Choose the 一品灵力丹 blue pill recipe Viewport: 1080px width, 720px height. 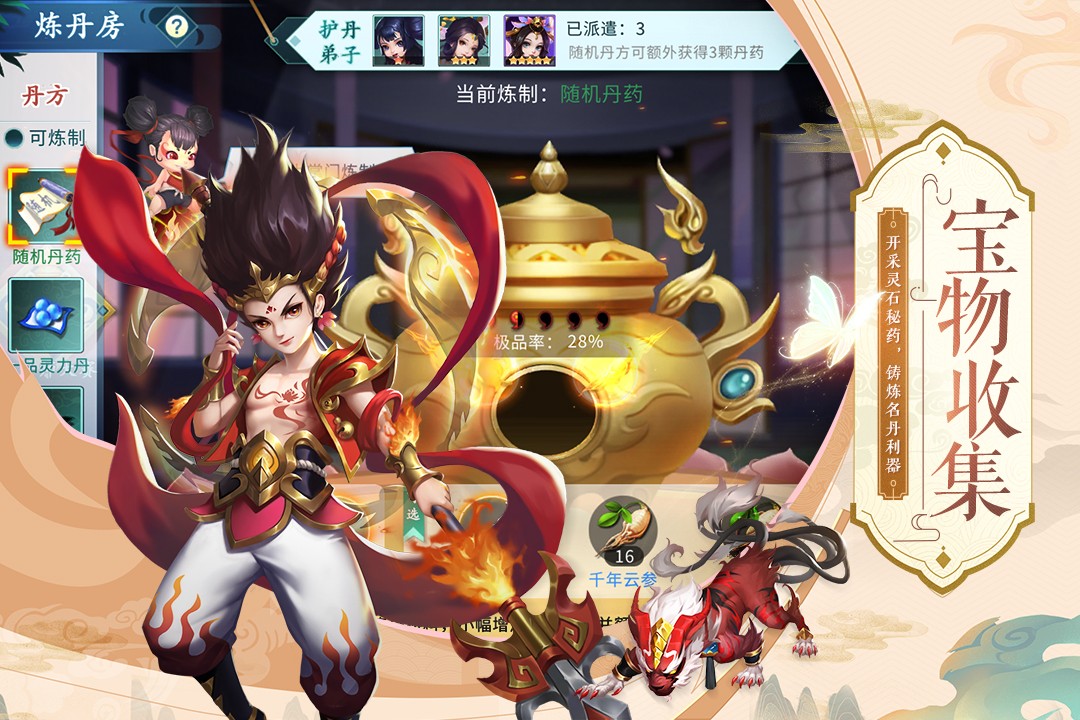[x=45, y=316]
